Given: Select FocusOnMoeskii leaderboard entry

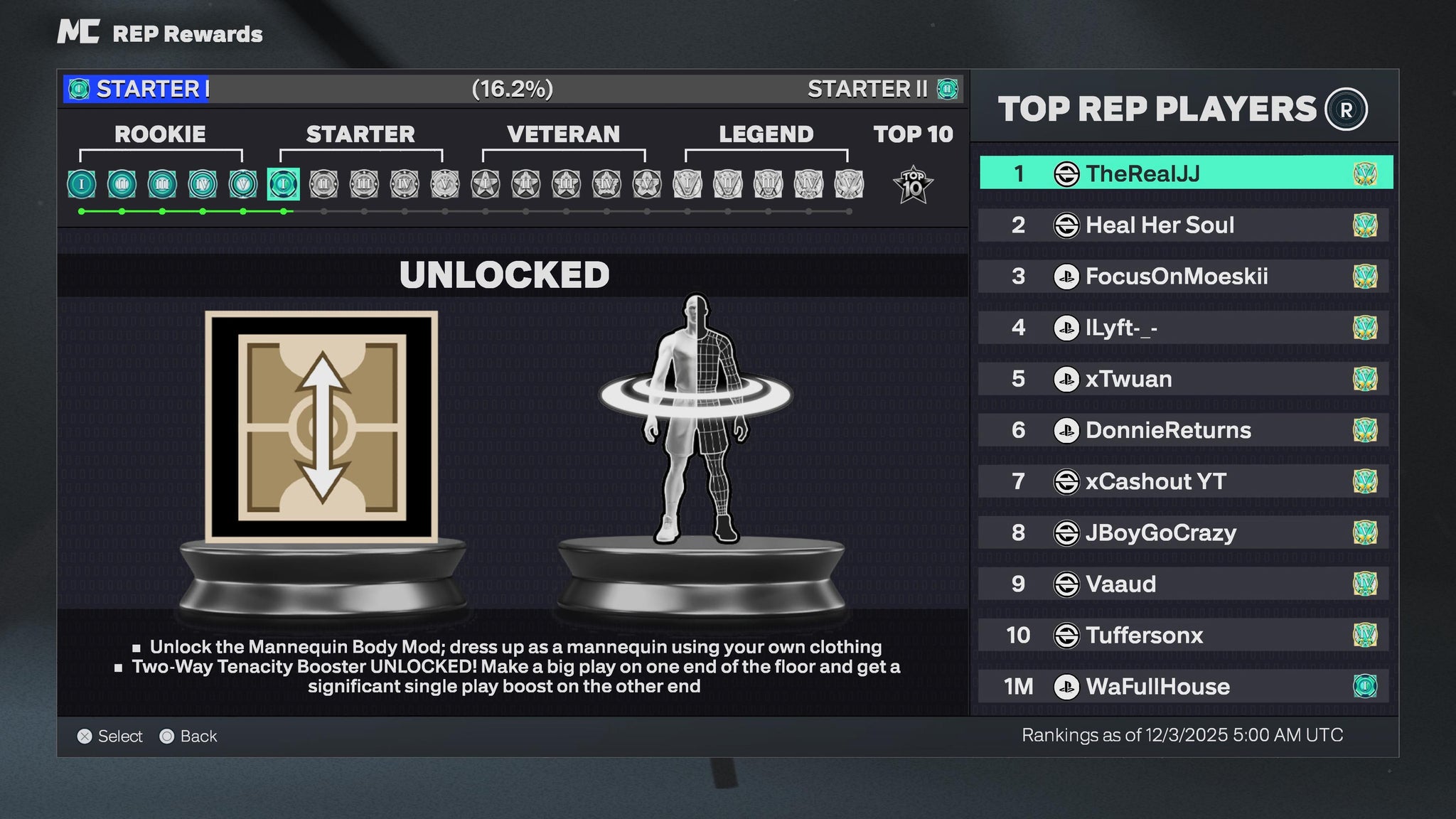Looking at the screenshot, I should click(1184, 277).
